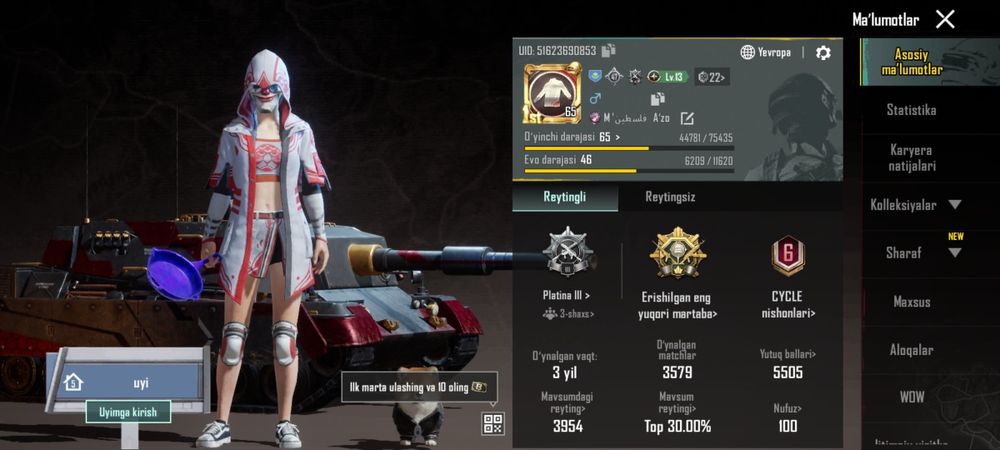Expand the Sharaf category
The height and width of the screenshot is (450, 1000).
point(915,253)
